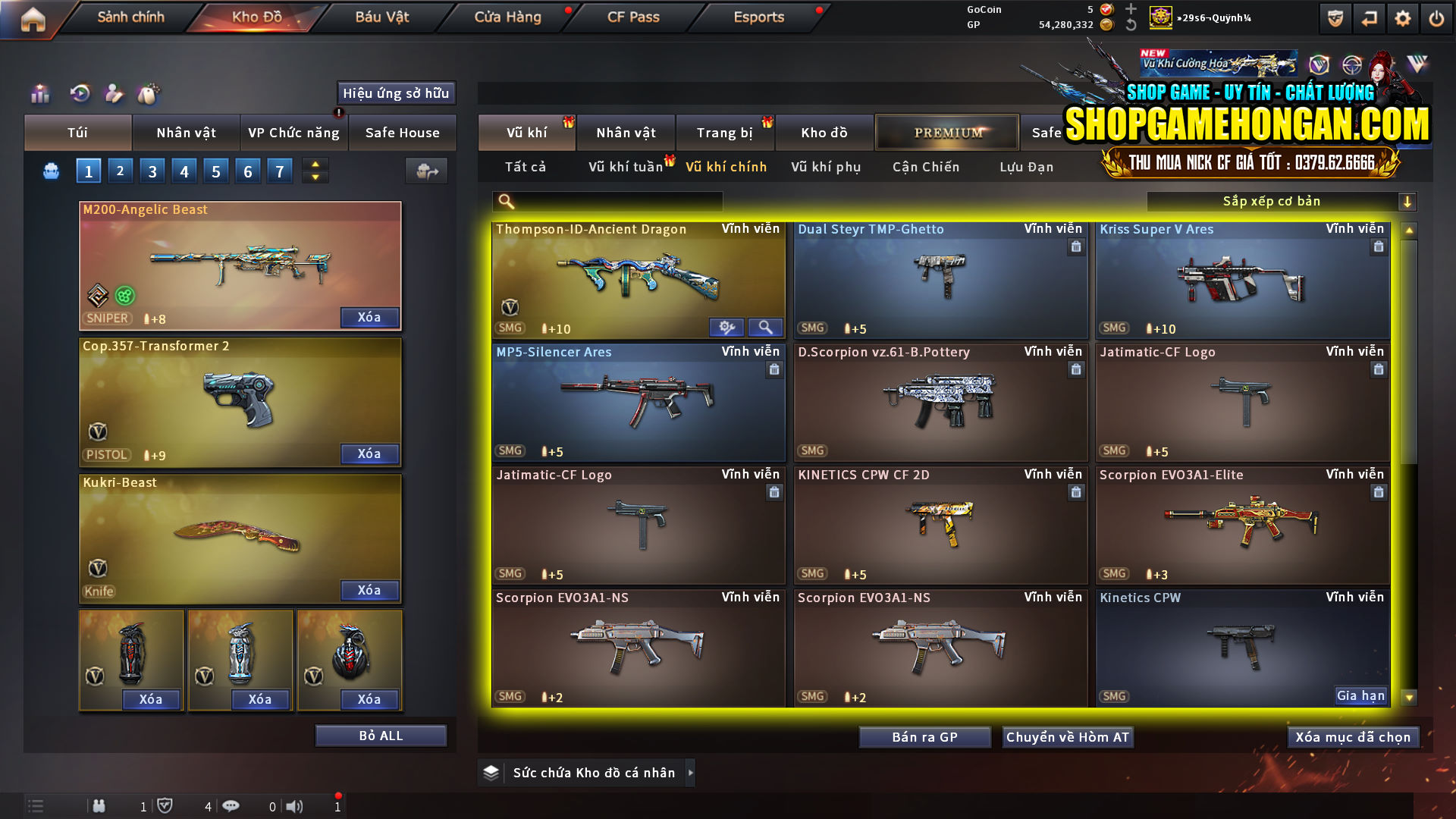Switch to bag page 3
Viewport: 1456px width, 819px height.
click(x=152, y=171)
